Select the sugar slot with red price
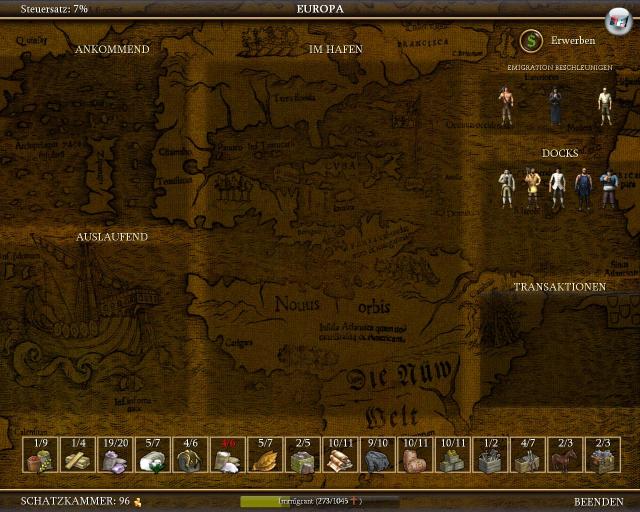 (229, 456)
